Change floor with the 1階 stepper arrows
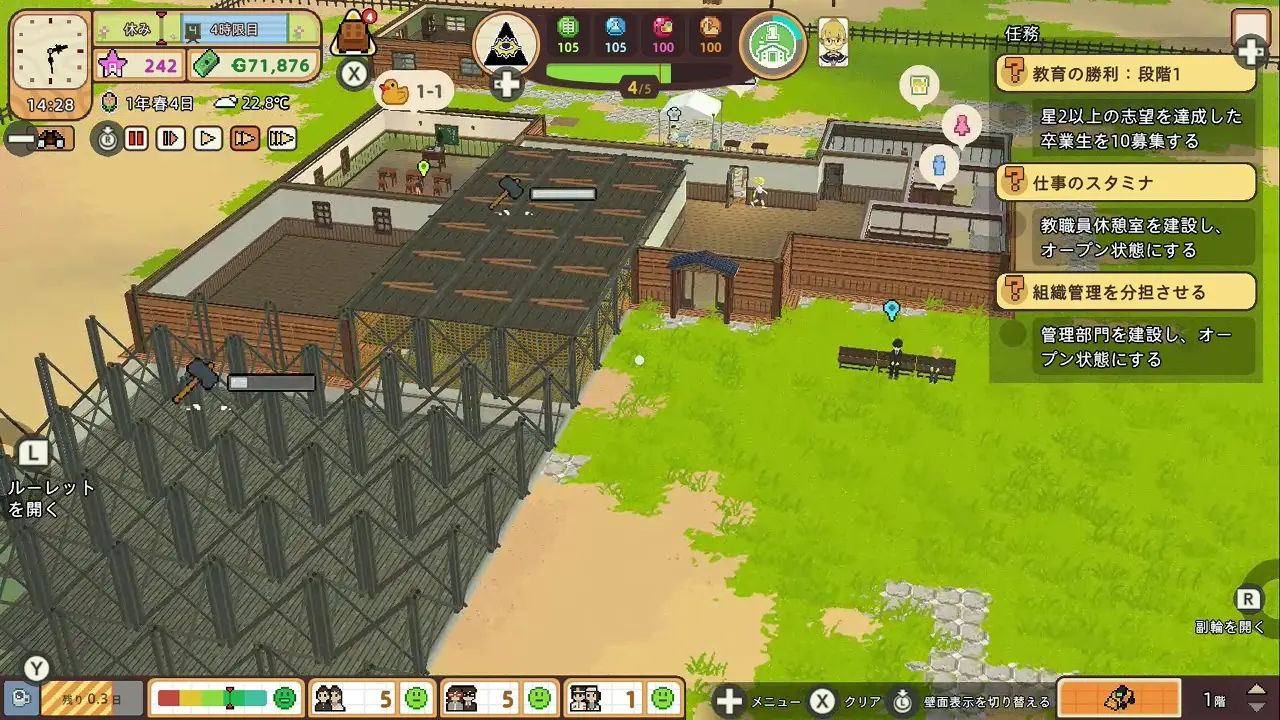The image size is (1280, 720). pos(1258,698)
